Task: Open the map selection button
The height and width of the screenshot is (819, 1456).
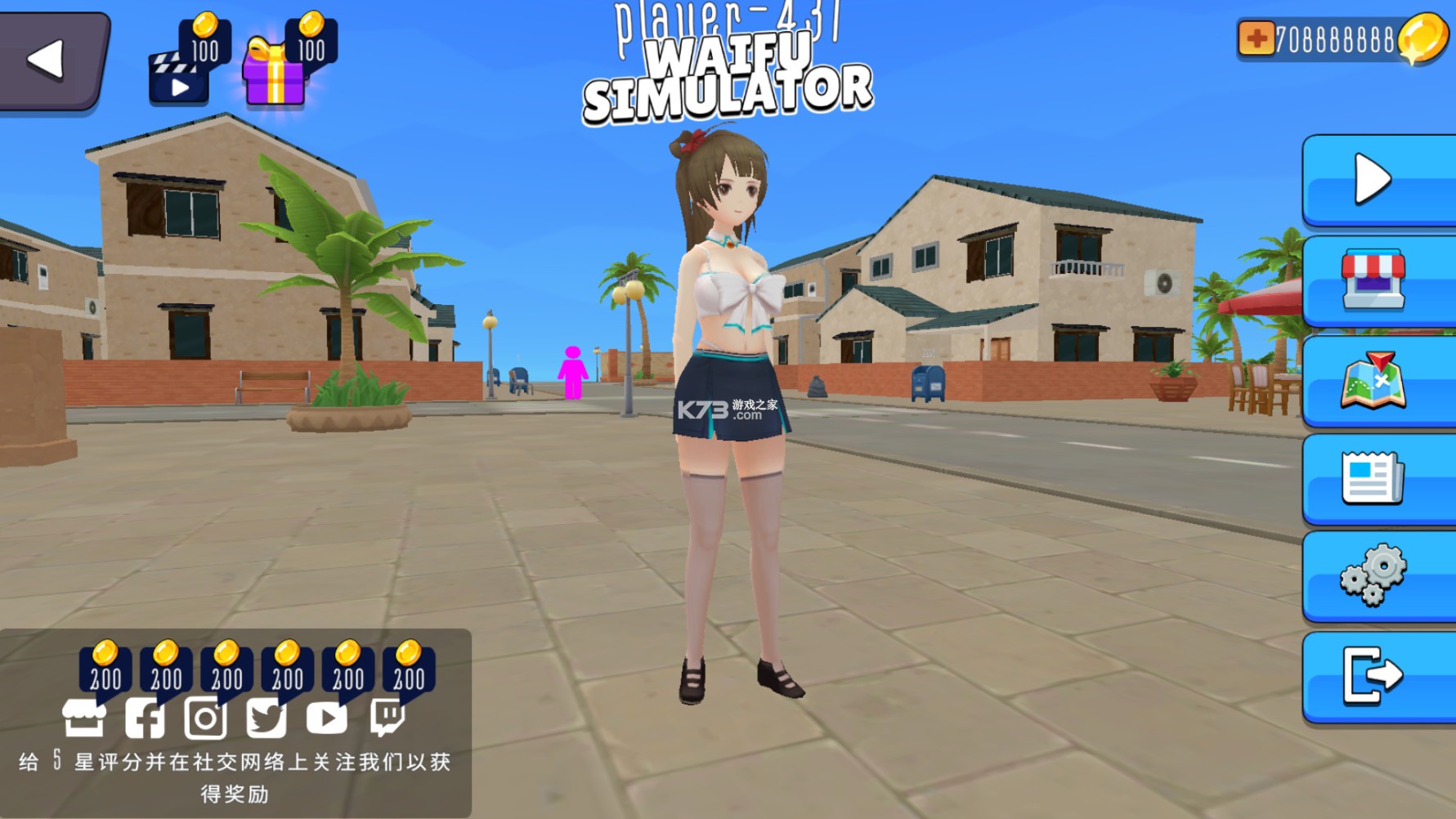Action: 1377,380
